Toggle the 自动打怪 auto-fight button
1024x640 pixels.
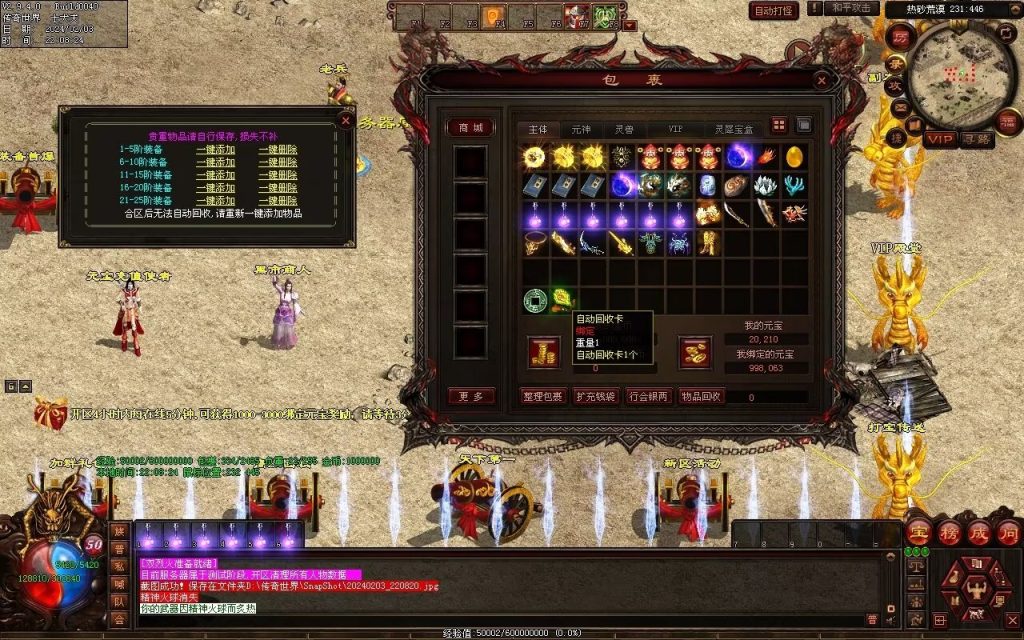click(774, 11)
